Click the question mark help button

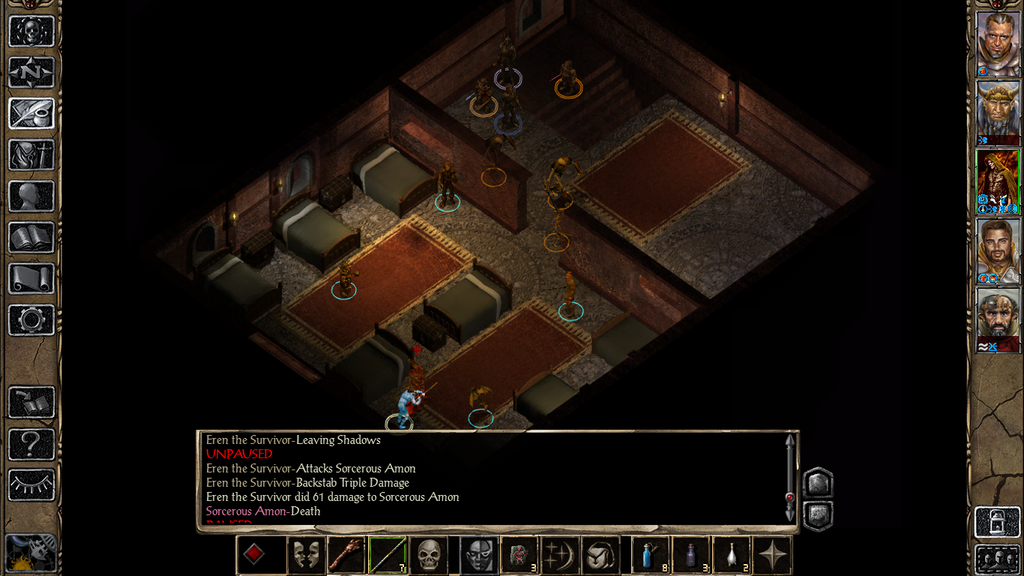pyautogui.click(x=31, y=444)
